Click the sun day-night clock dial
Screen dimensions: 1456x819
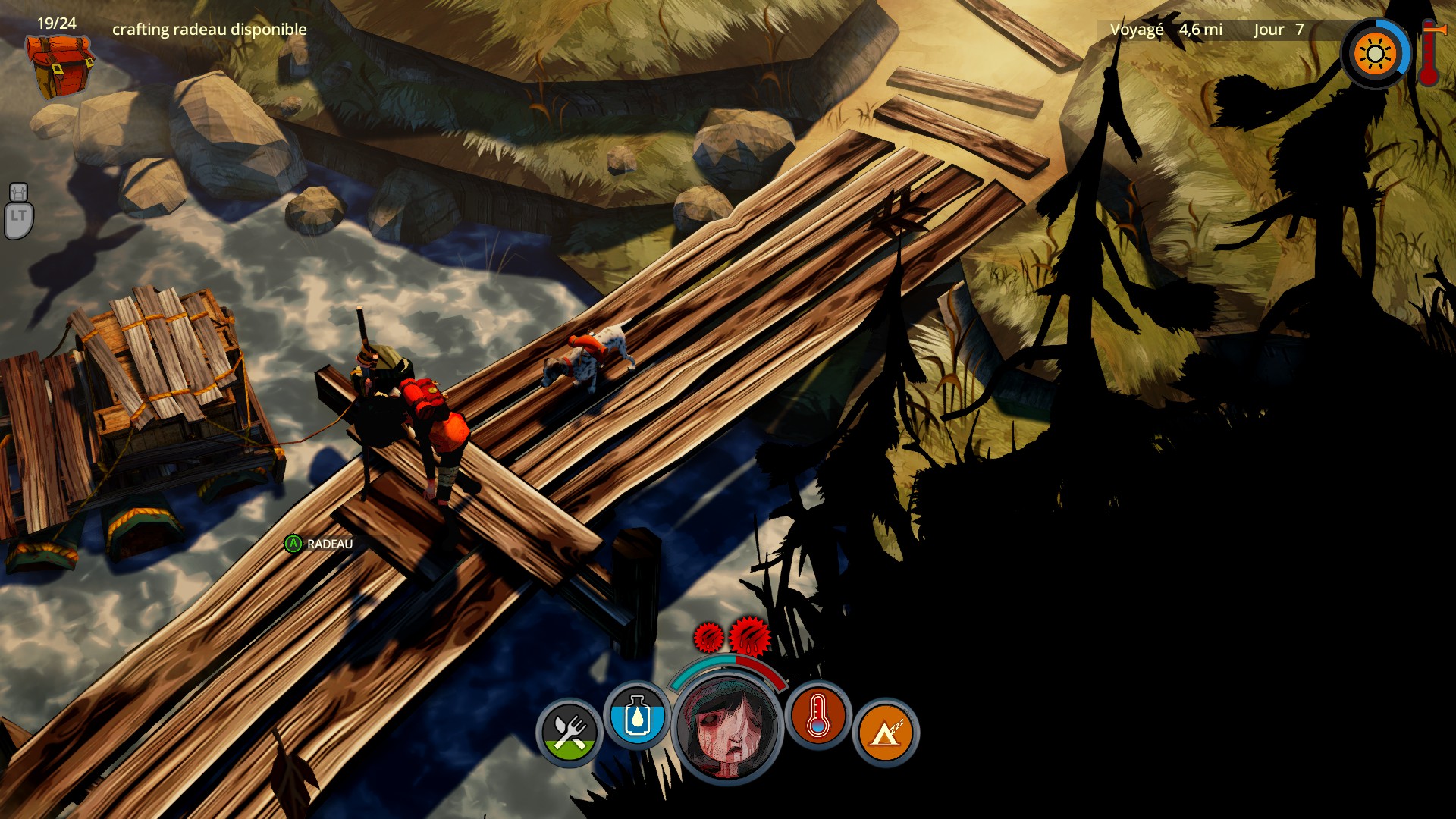click(1375, 55)
